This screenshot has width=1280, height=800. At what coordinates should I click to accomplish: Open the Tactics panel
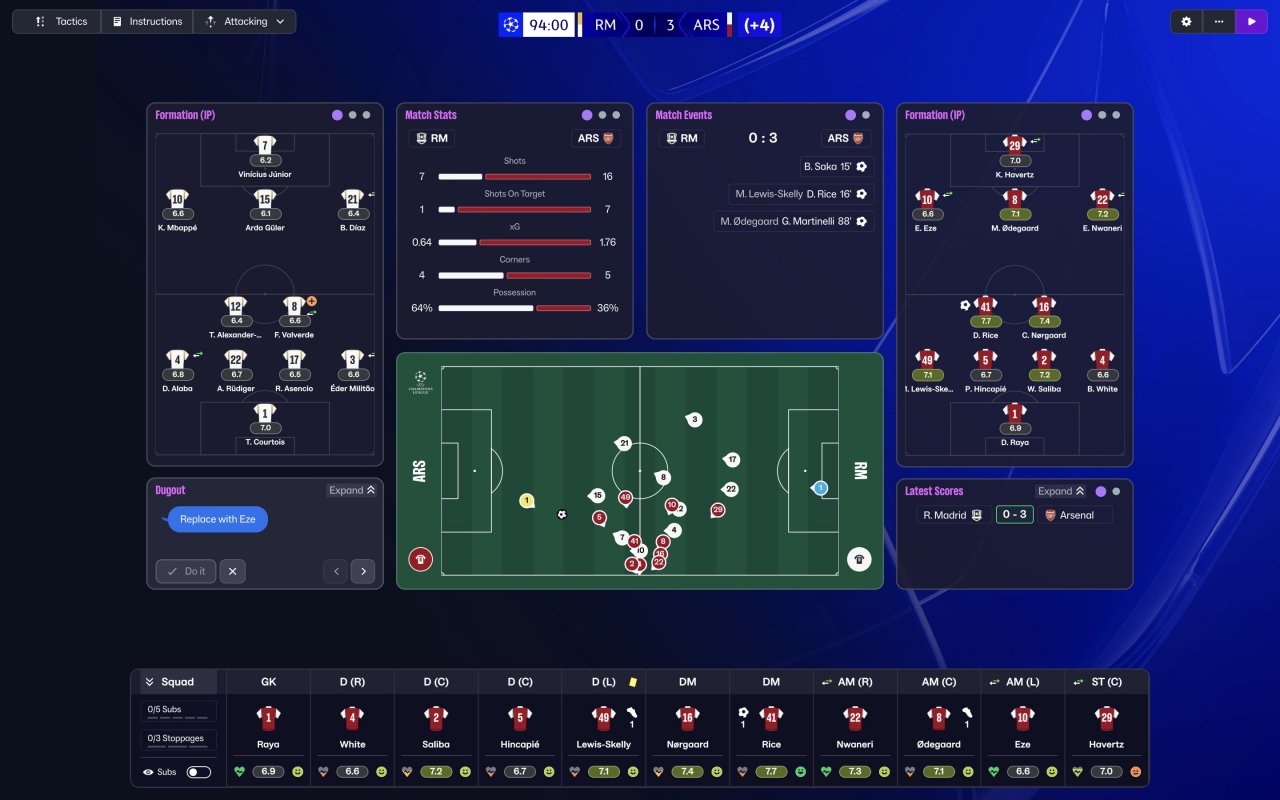pyautogui.click(x=58, y=21)
